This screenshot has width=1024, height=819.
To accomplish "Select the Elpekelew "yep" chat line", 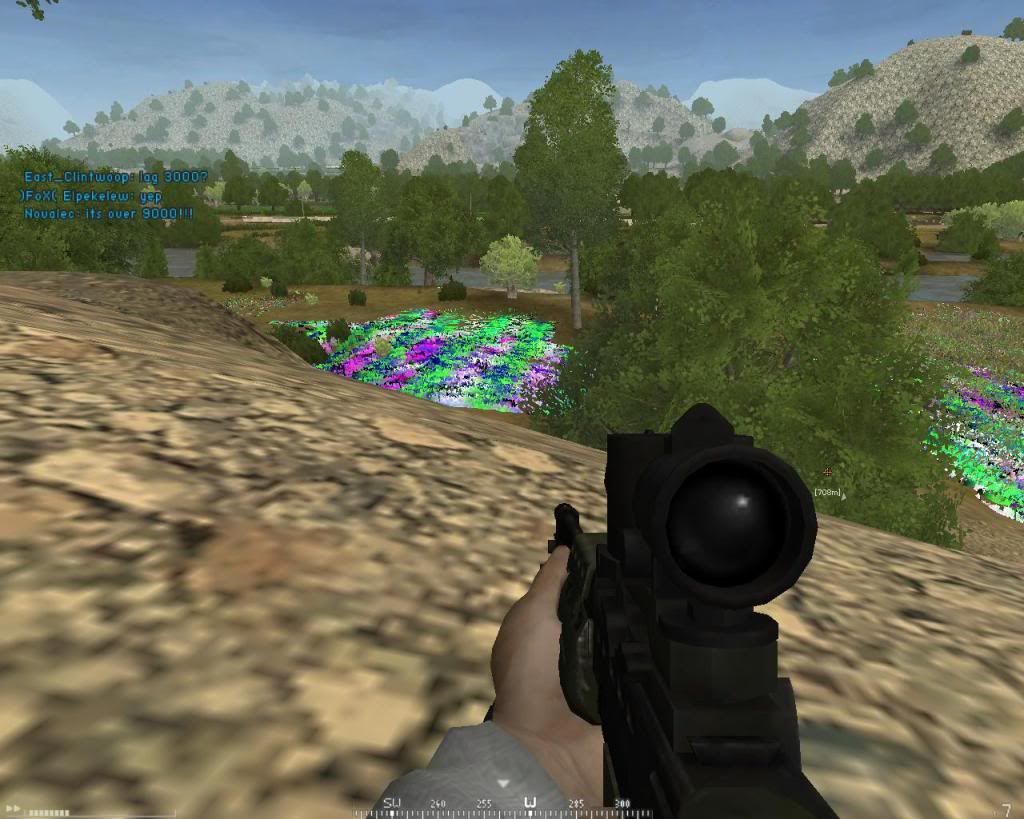I will pos(93,196).
